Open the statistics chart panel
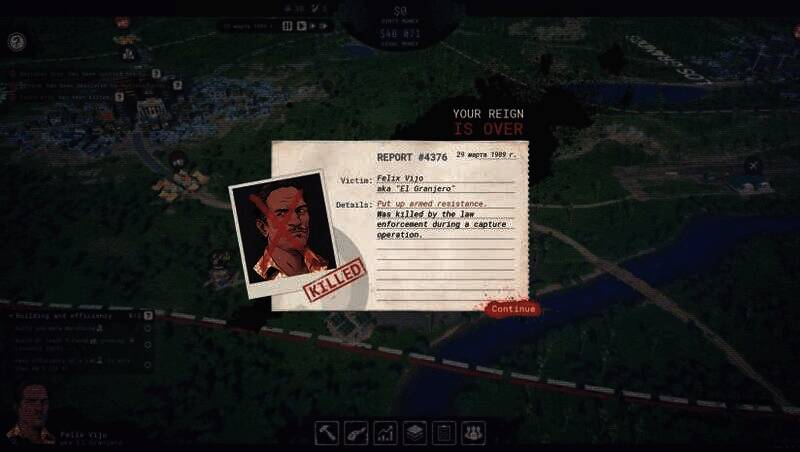This screenshot has width=800, height=452. [x=385, y=432]
